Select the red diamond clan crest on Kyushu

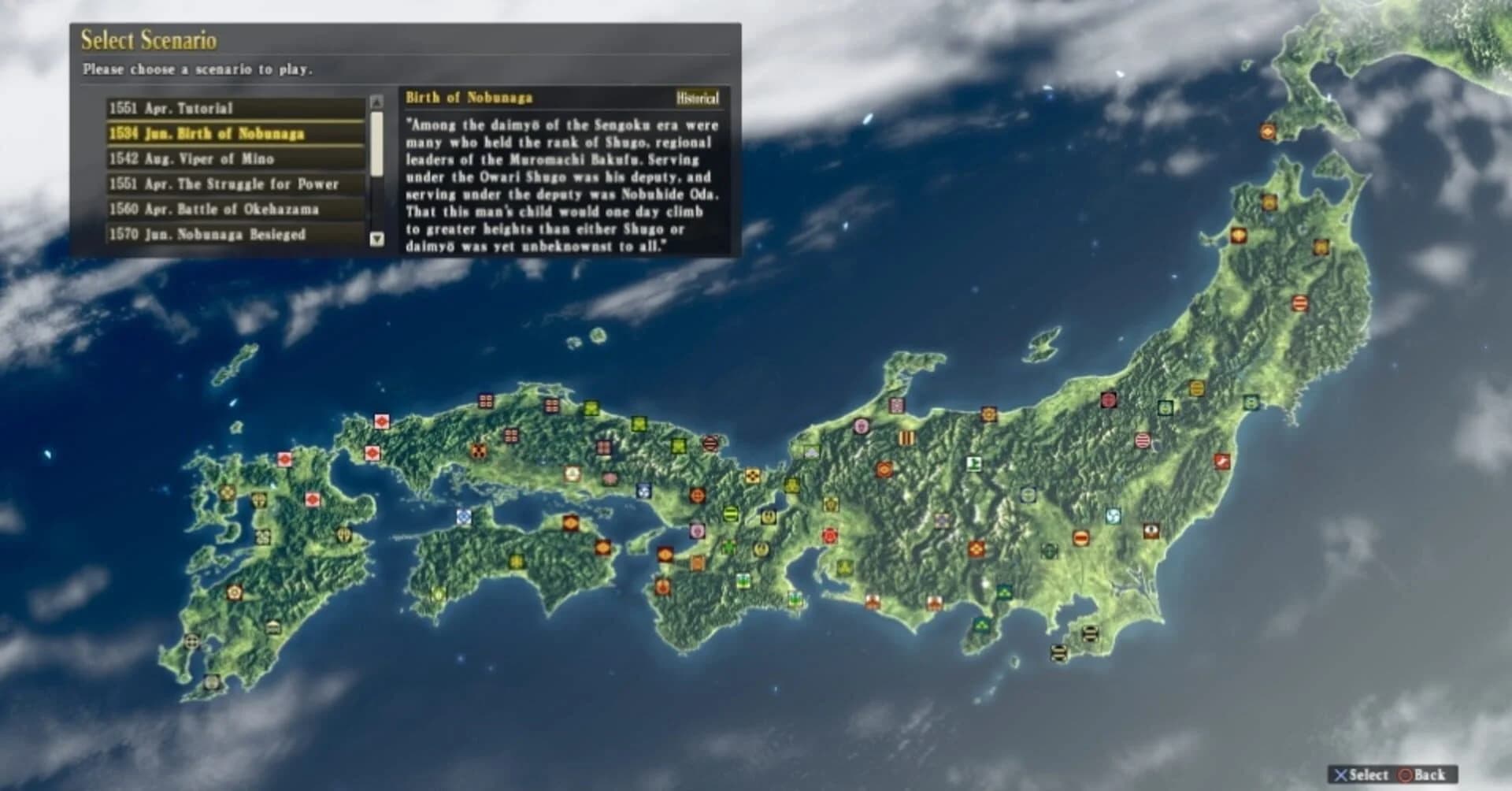coord(312,500)
